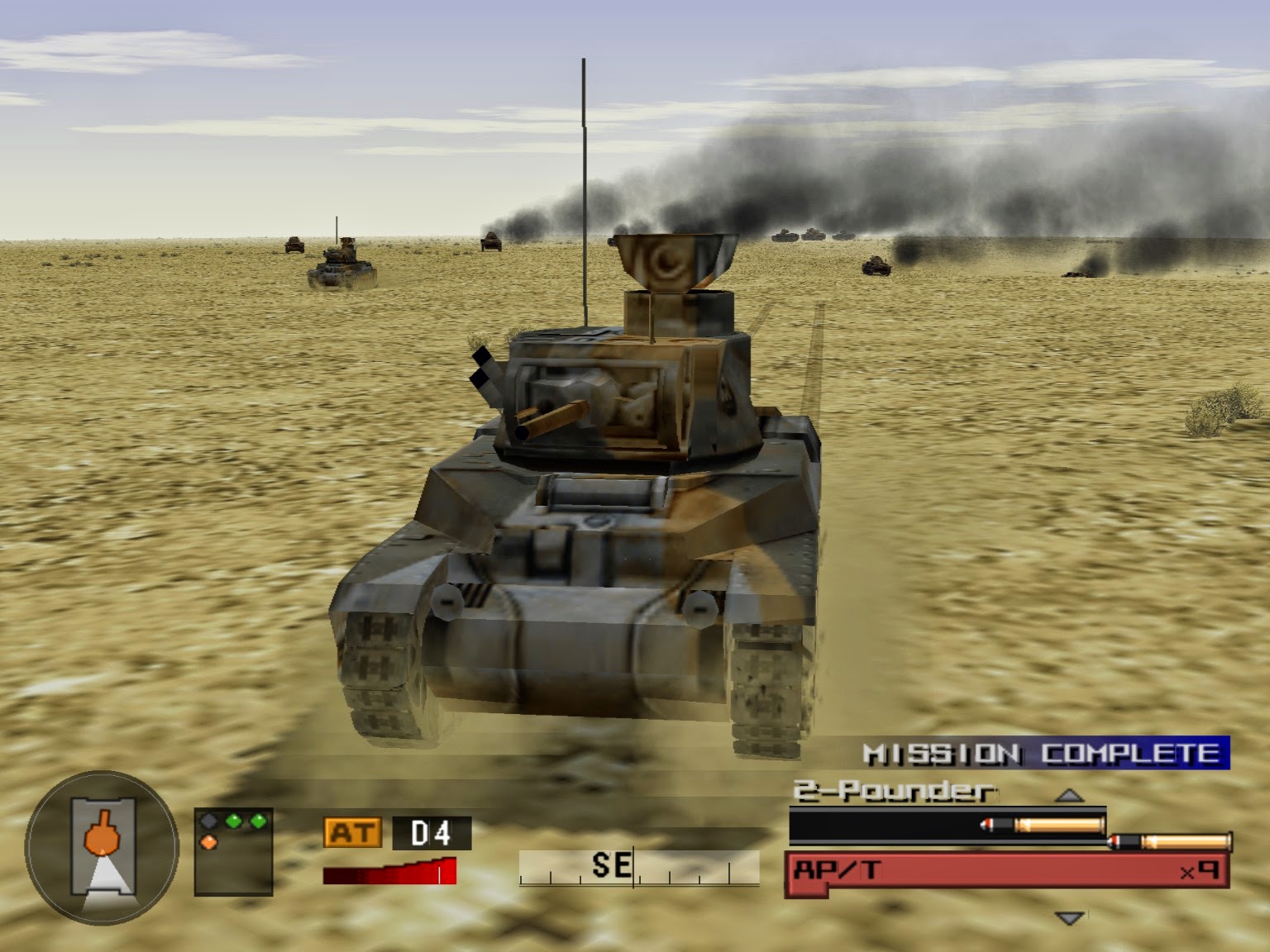The width and height of the screenshot is (1270, 952).
Task: Click the player tank's turret
Action: click(628, 397)
